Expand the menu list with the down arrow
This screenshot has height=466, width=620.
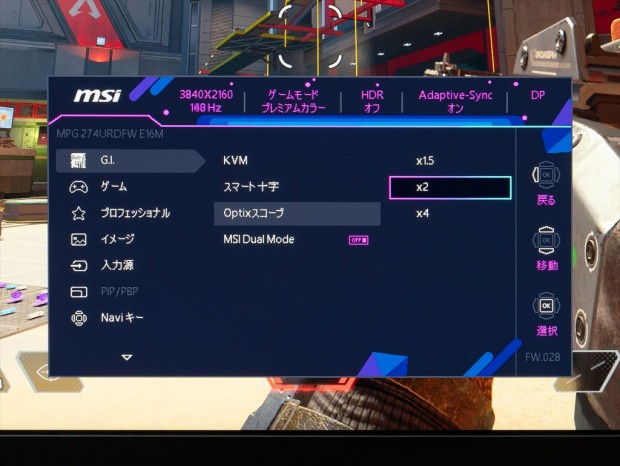tap(127, 356)
